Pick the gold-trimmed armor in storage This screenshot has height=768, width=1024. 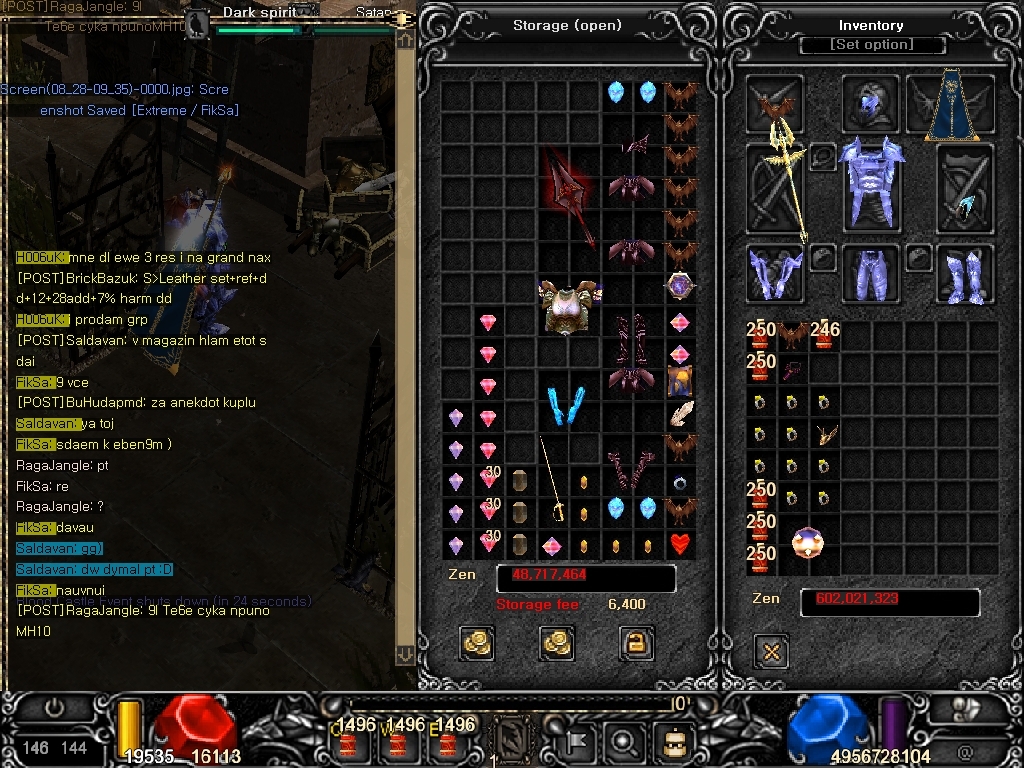(569, 306)
